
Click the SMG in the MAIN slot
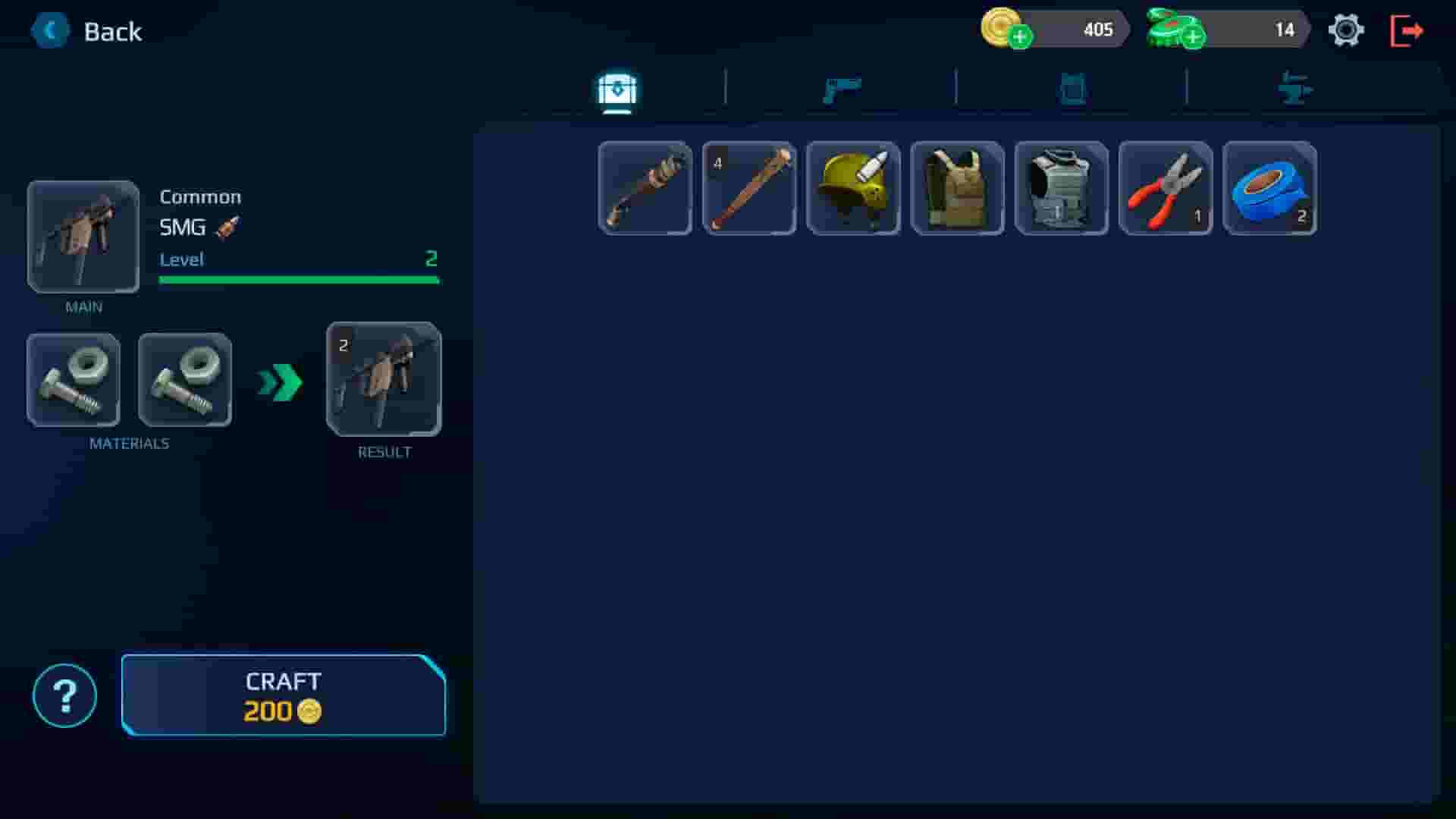83,237
